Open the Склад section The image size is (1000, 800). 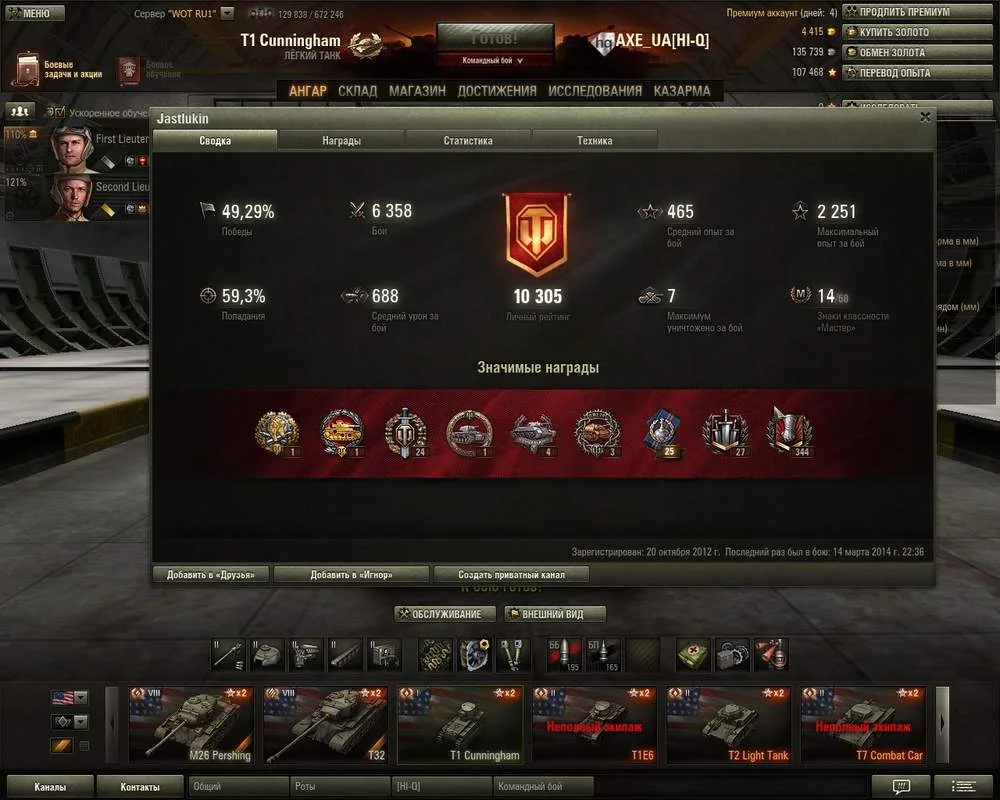[357, 91]
